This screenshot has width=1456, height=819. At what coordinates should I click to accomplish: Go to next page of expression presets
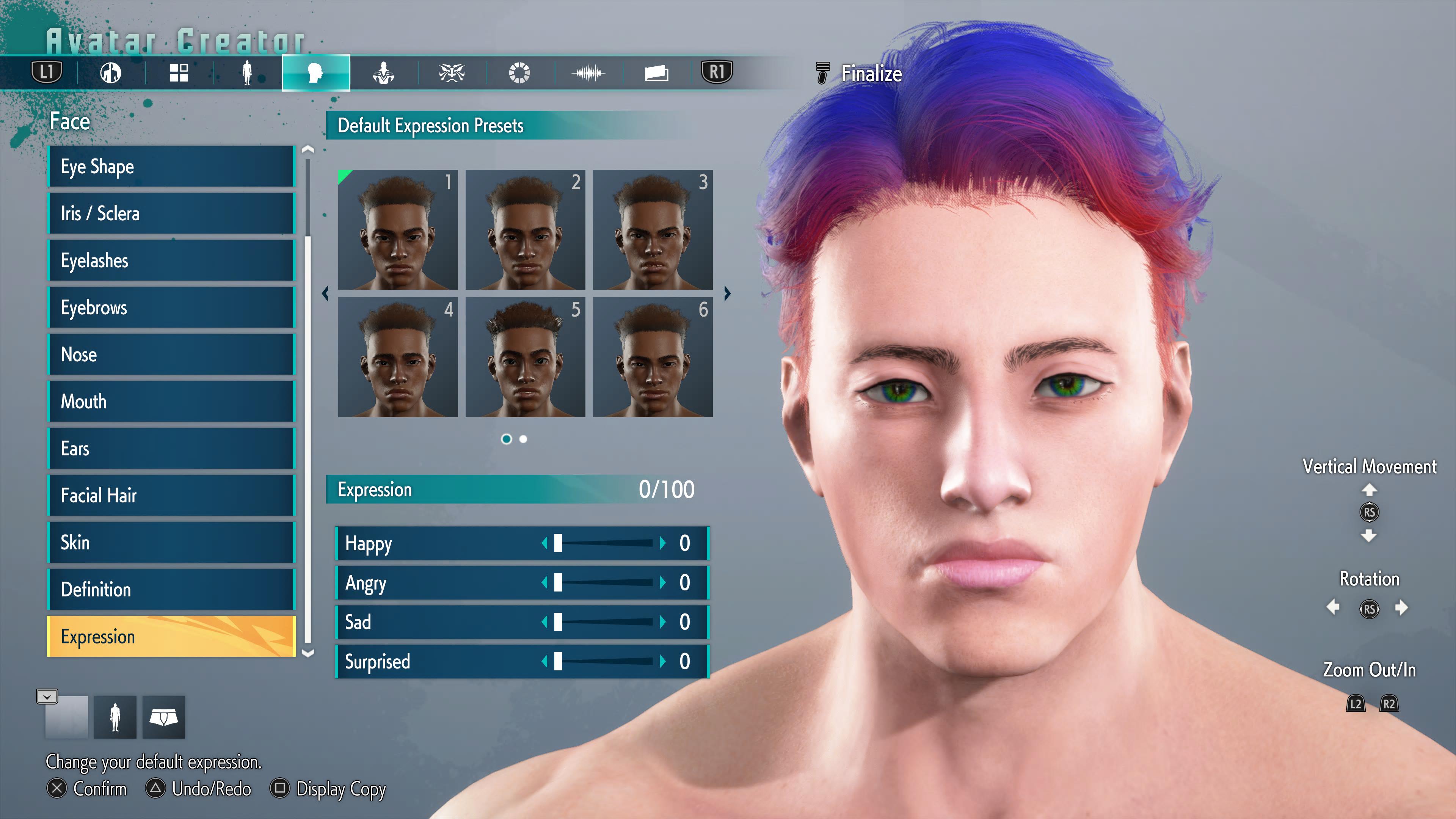pos(728,293)
